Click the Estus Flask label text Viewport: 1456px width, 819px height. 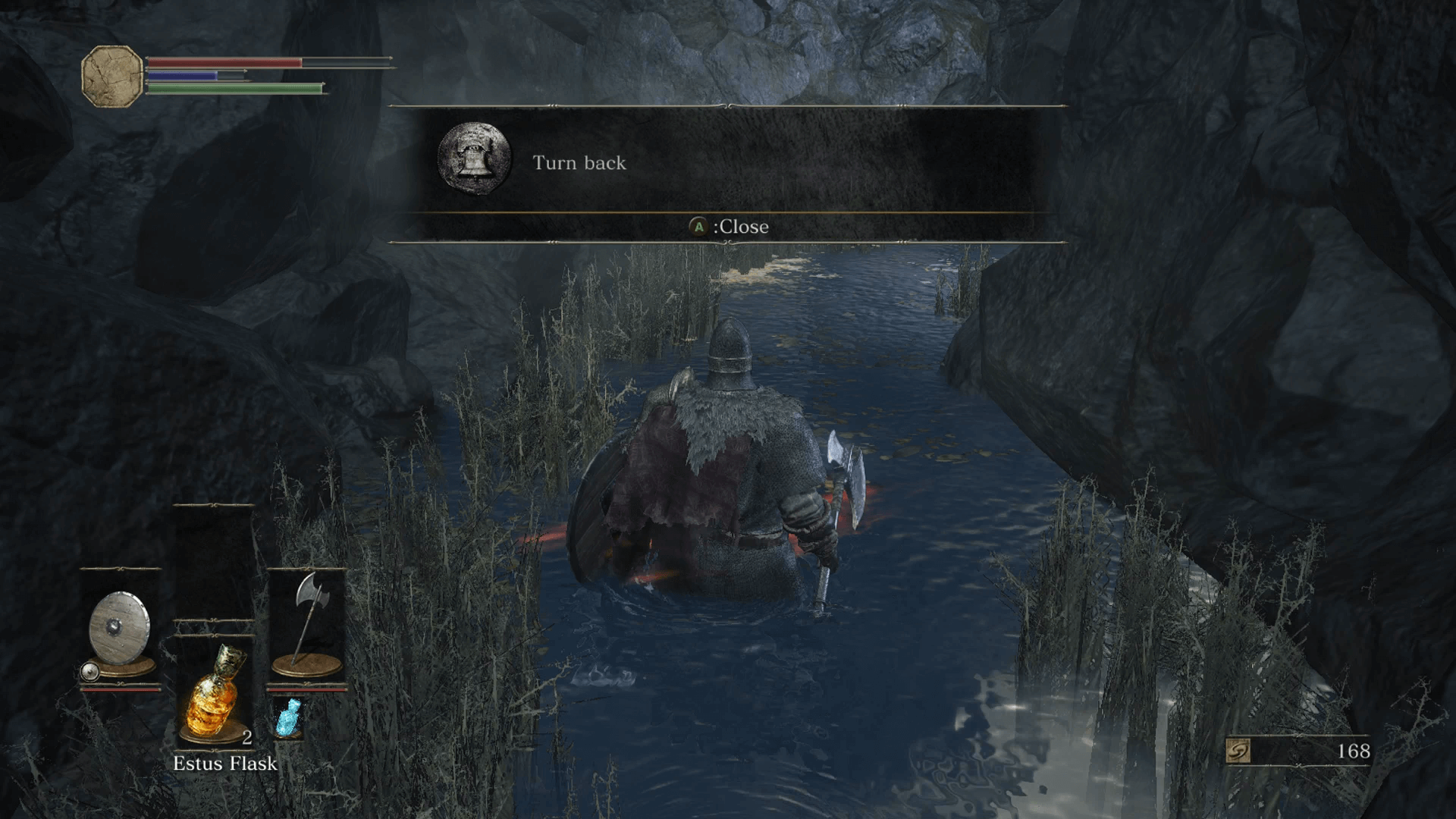[225, 764]
